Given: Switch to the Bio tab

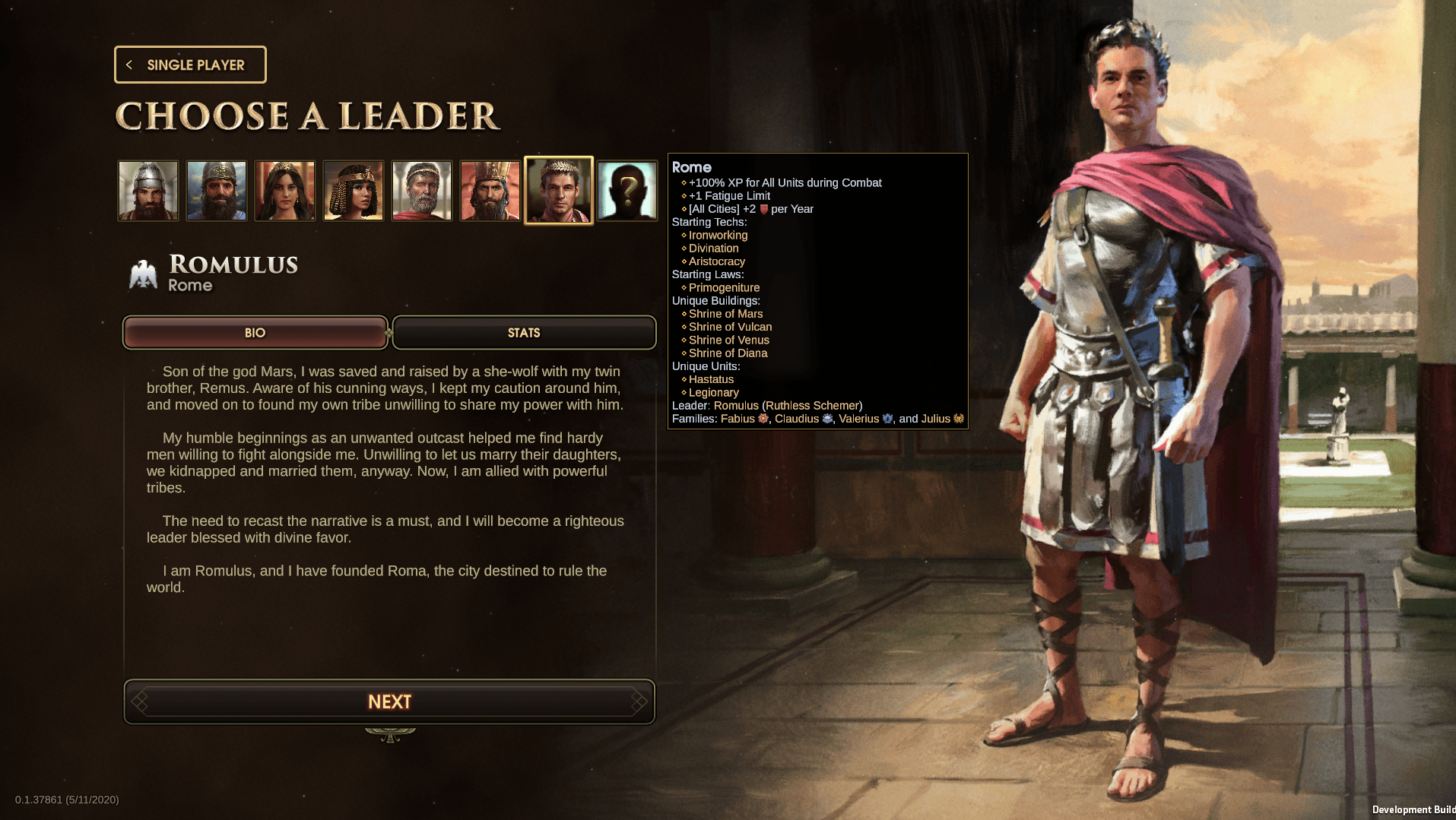Looking at the screenshot, I should pyautogui.click(x=255, y=333).
